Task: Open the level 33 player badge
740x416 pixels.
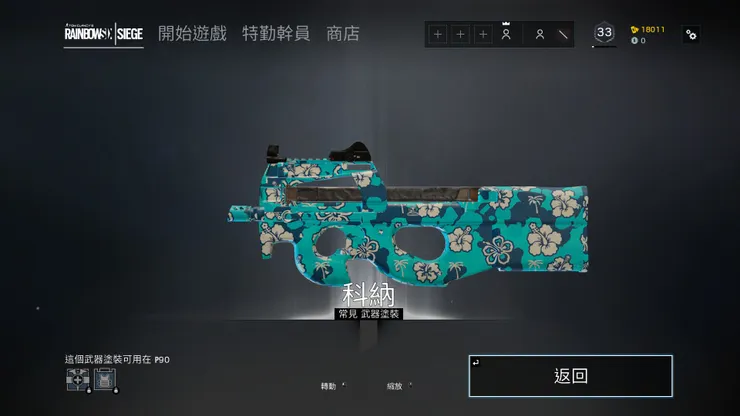Action: point(604,33)
